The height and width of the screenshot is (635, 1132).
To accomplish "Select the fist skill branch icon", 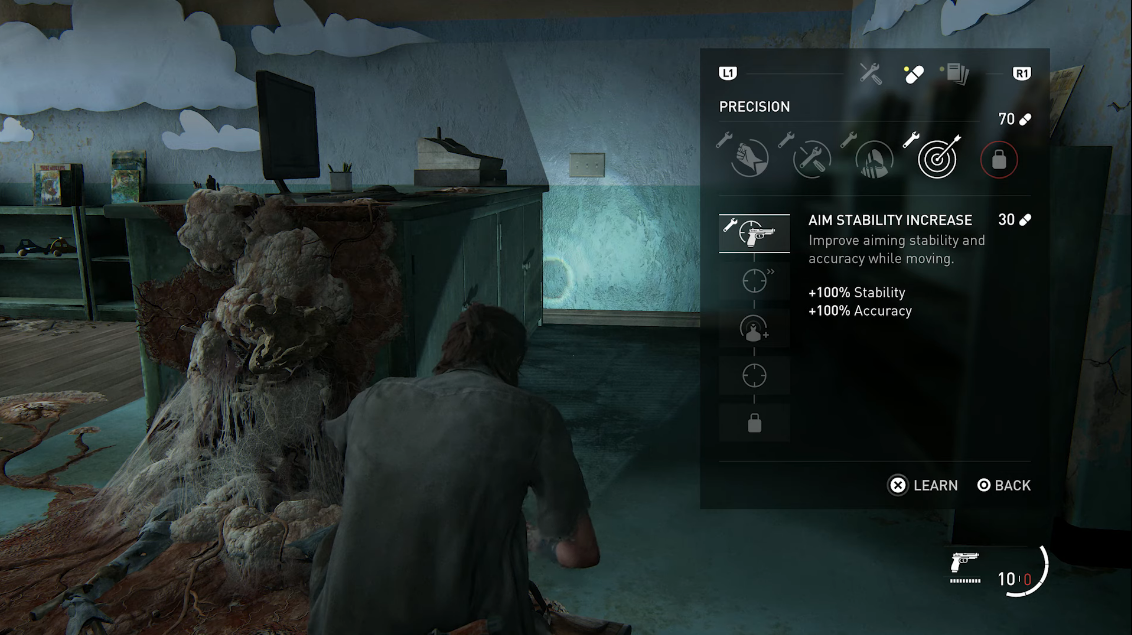I will (749, 158).
